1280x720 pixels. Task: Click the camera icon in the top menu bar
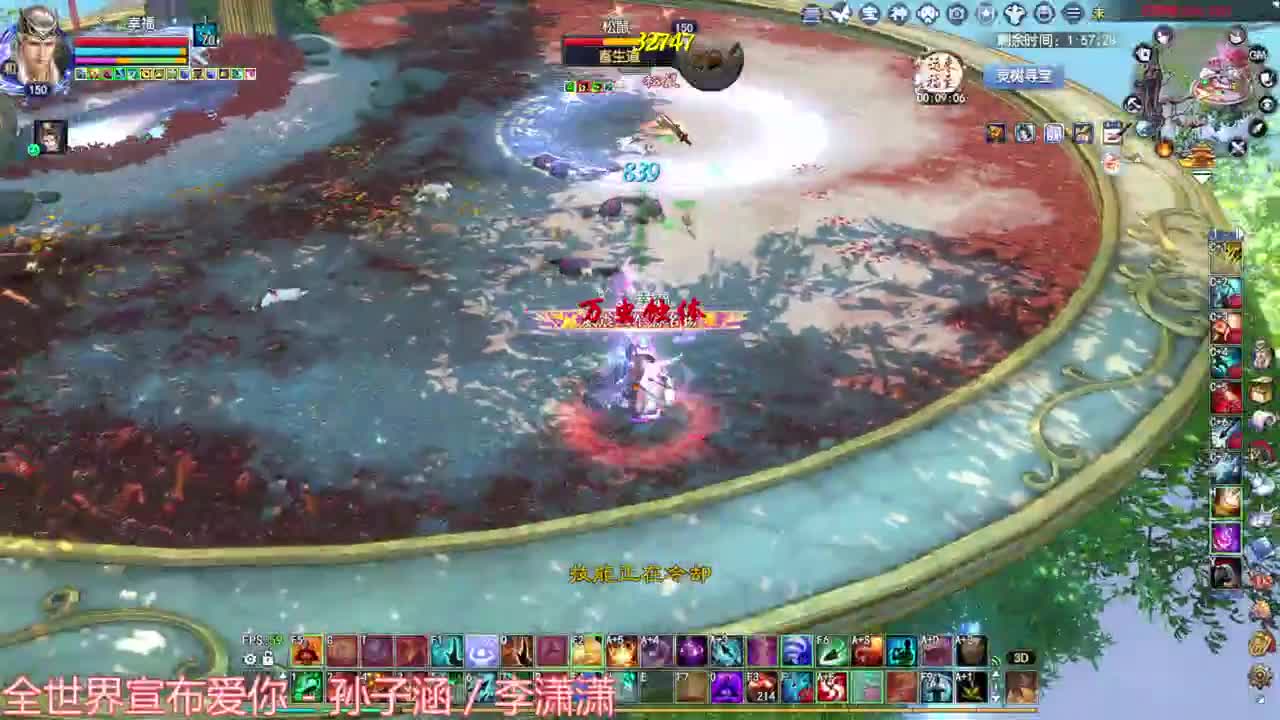[956, 13]
